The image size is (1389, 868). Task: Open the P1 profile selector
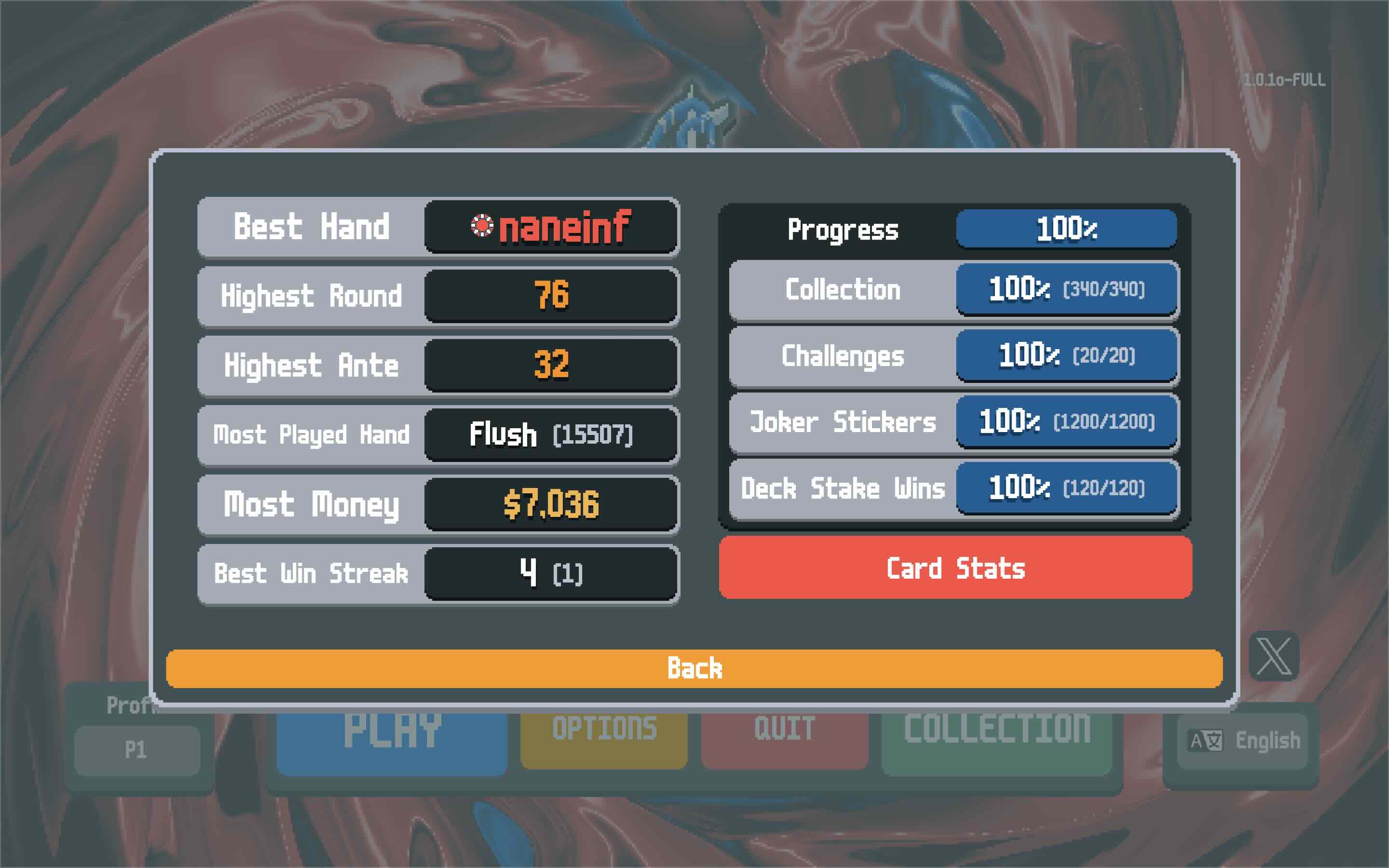(x=136, y=750)
